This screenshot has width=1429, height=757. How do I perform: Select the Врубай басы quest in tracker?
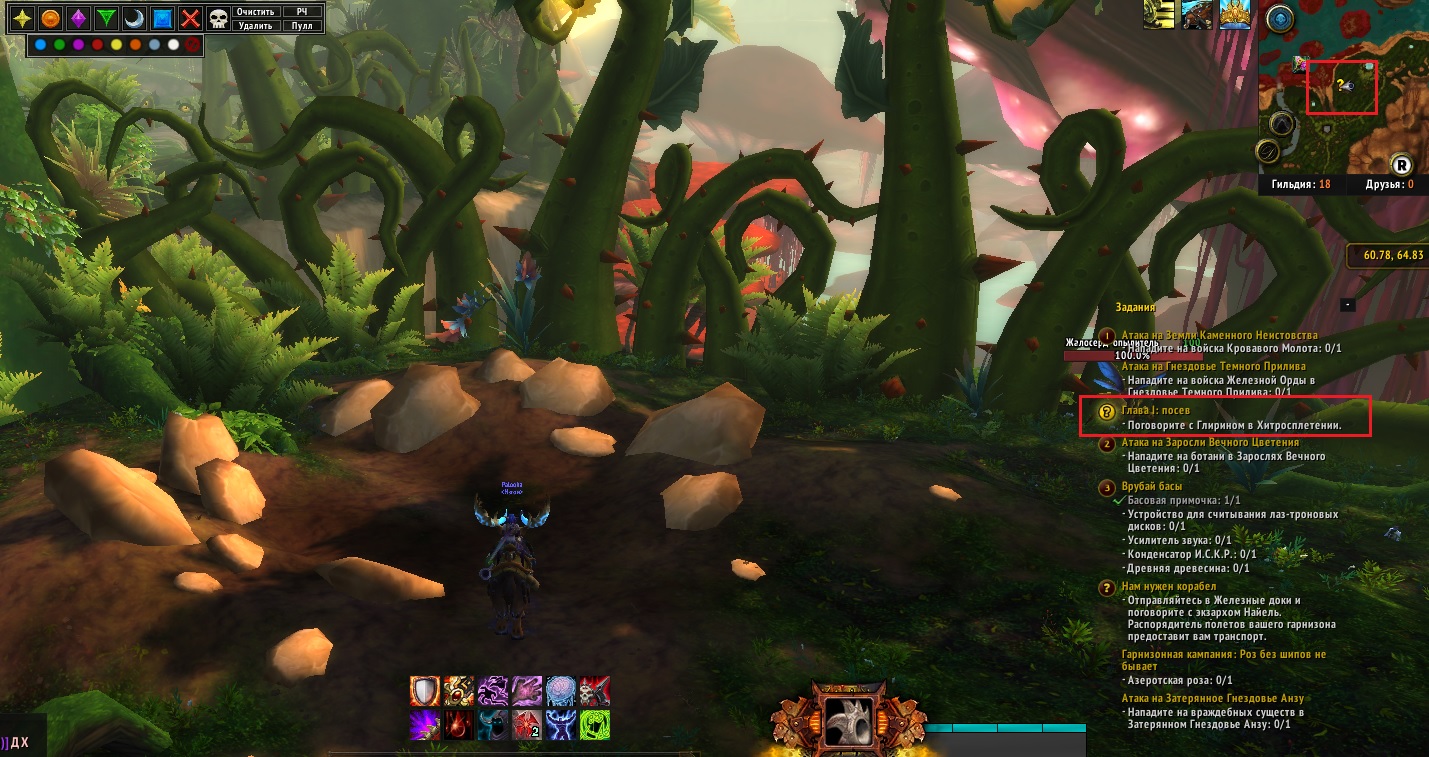point(1152,486)
